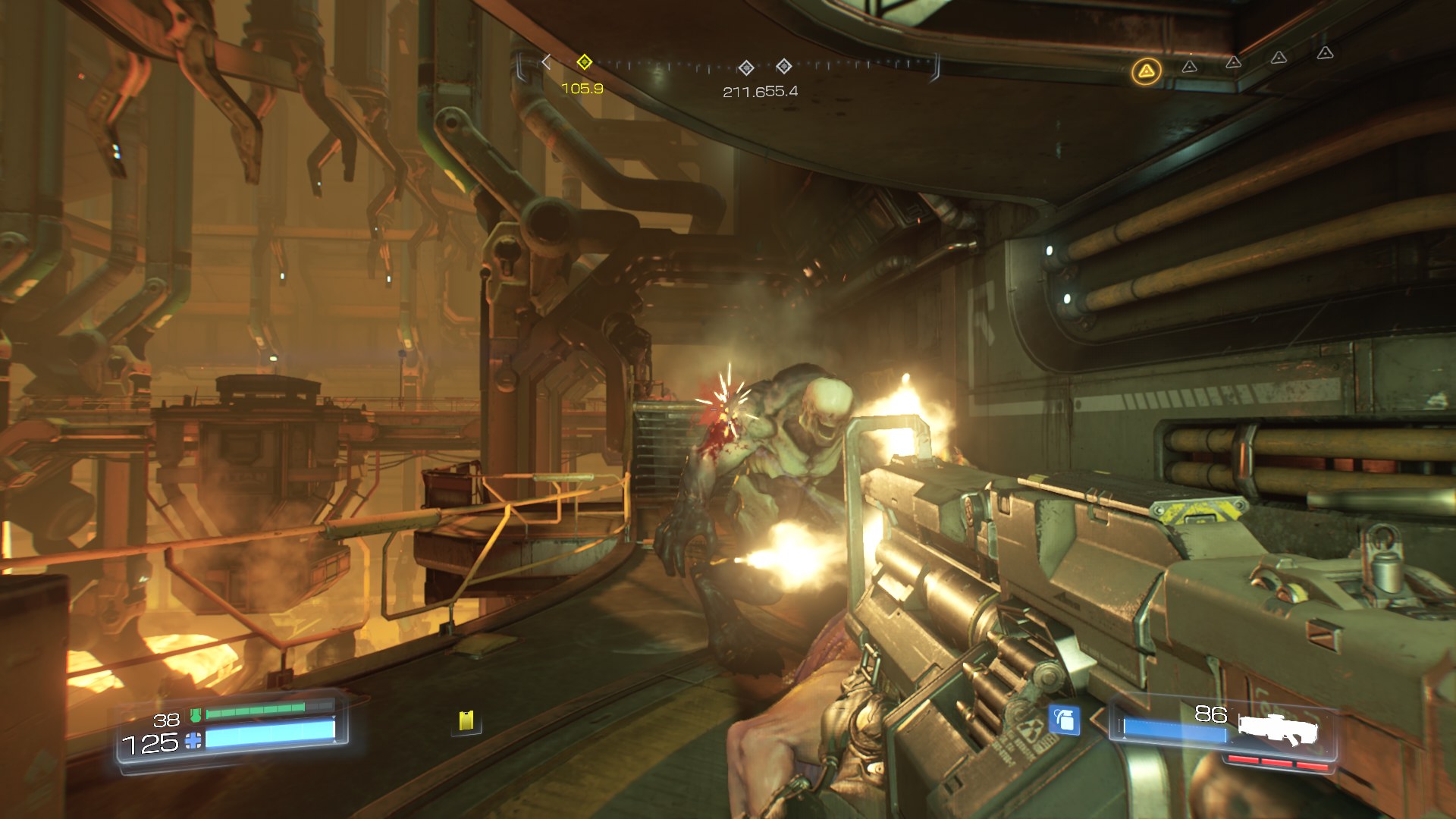Click the equipped weapon silhouette icon

pyautogui.click(x=1278, y=729)
